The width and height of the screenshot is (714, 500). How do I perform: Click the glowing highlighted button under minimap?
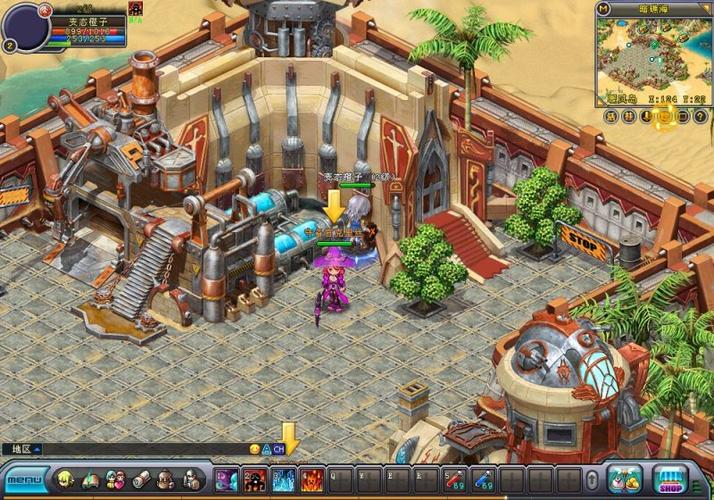coord(663,118)
